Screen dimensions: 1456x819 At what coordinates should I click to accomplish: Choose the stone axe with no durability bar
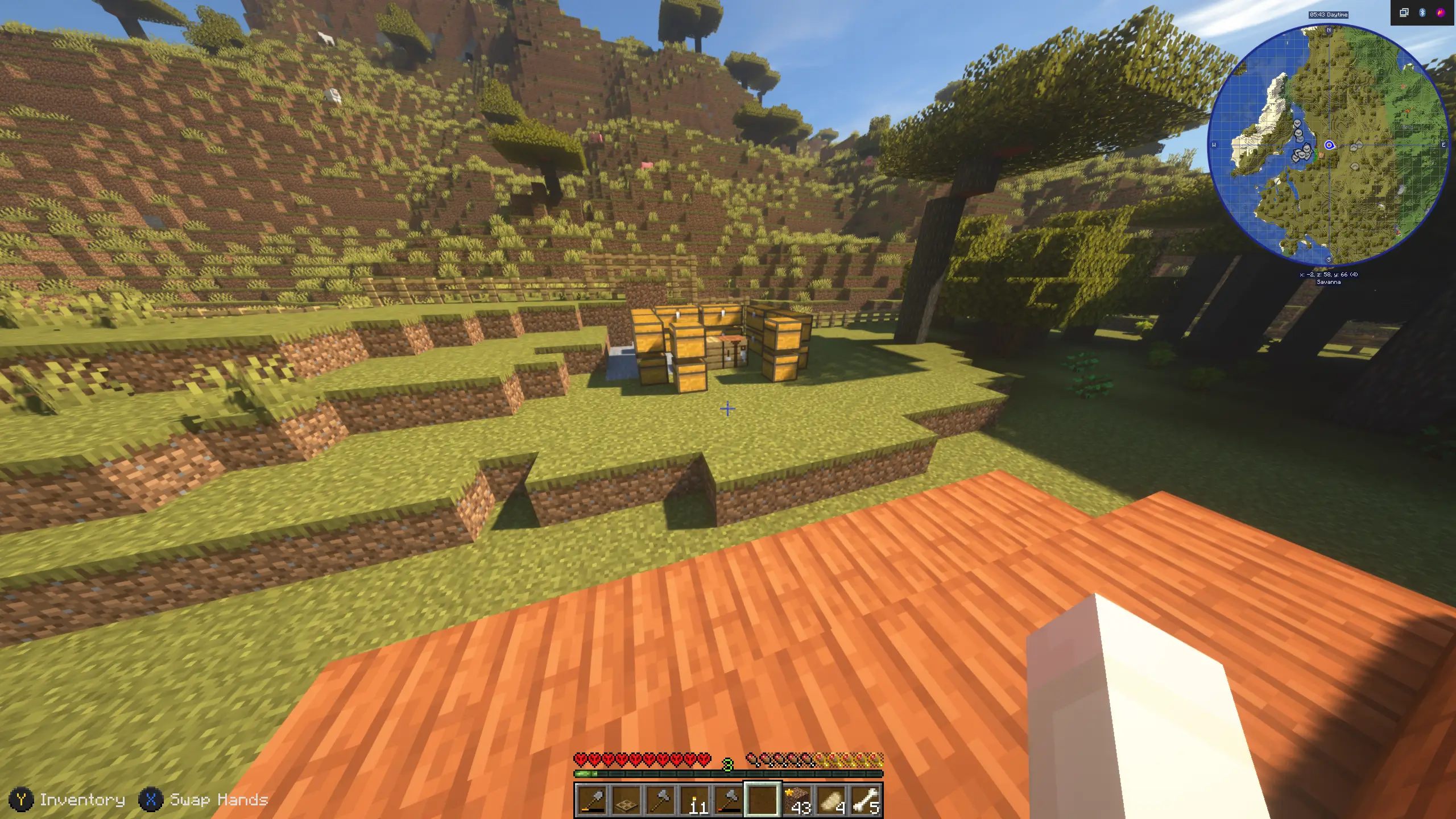pyautogui.click(x=660, y=800)
